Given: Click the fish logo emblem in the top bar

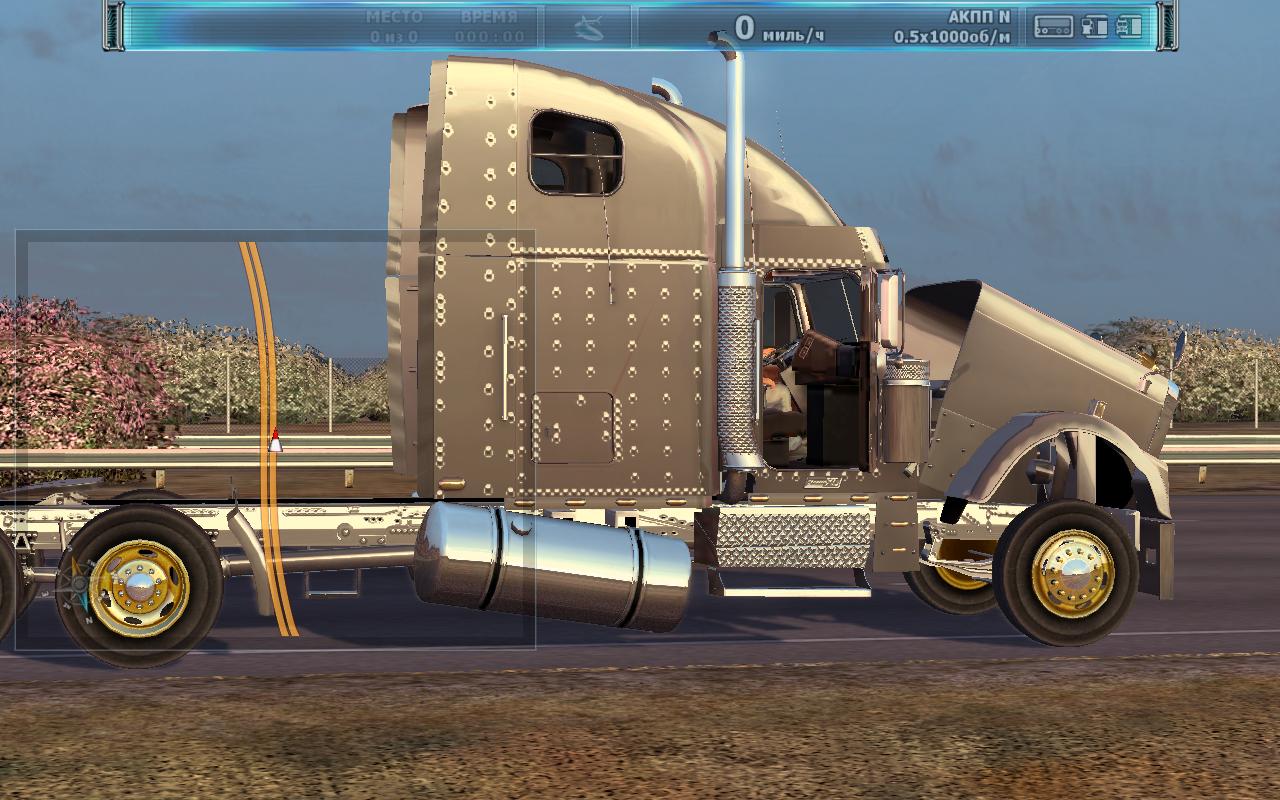Looking at the screenshot, I should (589, 29).
